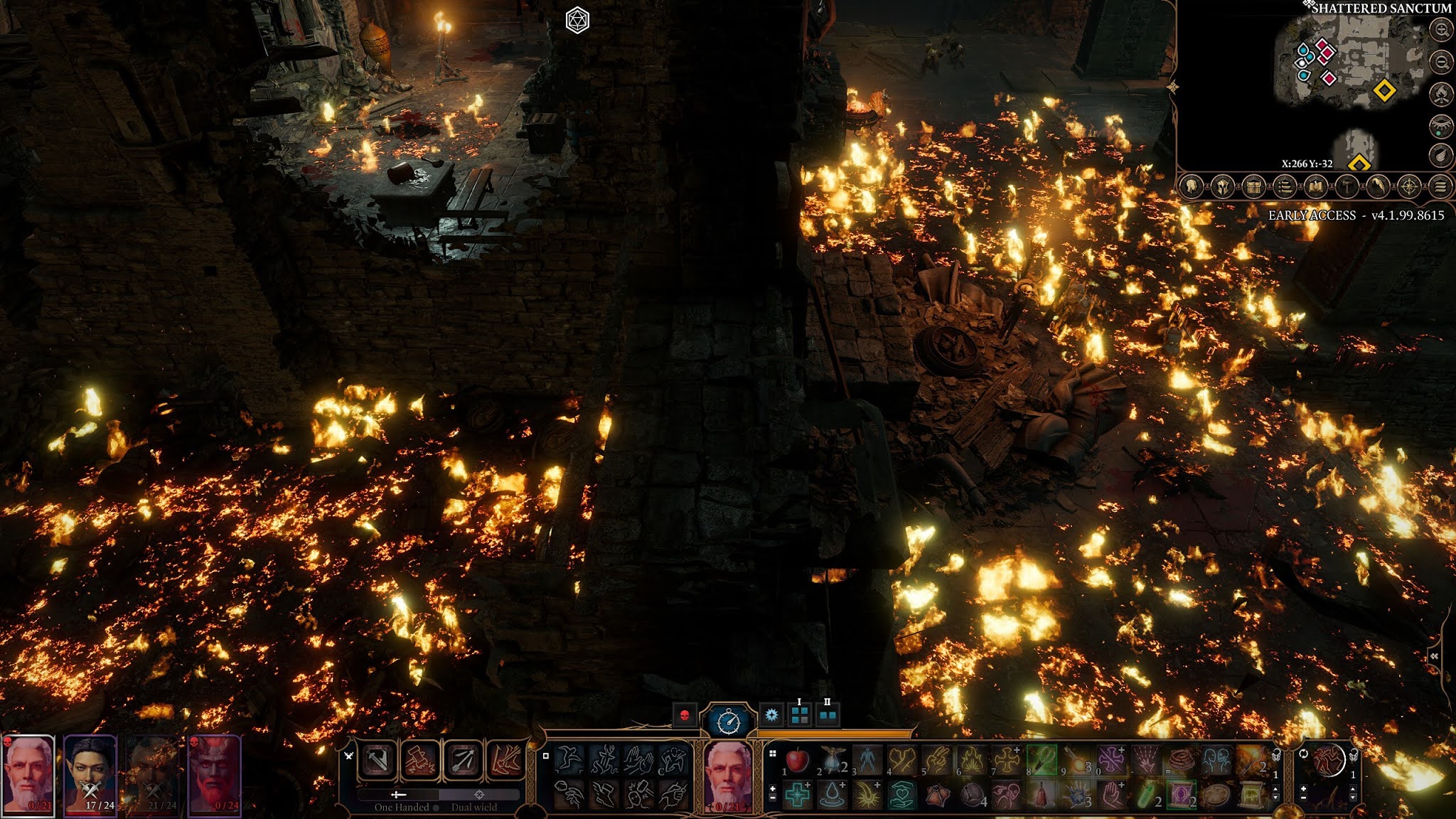Open the spellbook from the menu bar

tap(1315, 187)
